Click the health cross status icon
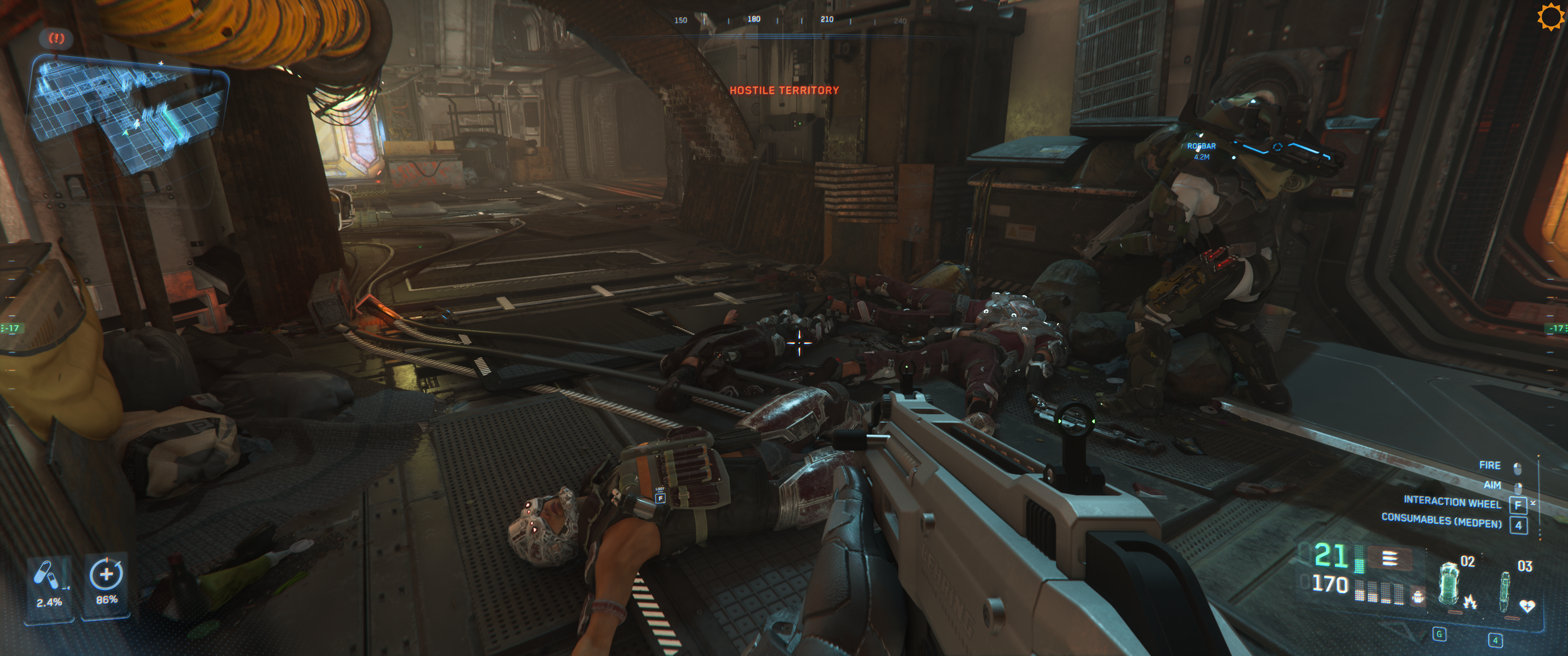The height and width of the screenshot is (656, 1568). (x=106, y=575)
